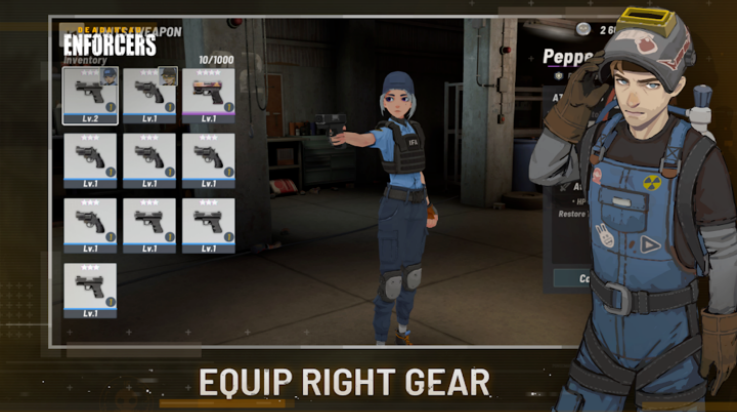Select the Lv.2 pistol inventory slot

(90, 94)
